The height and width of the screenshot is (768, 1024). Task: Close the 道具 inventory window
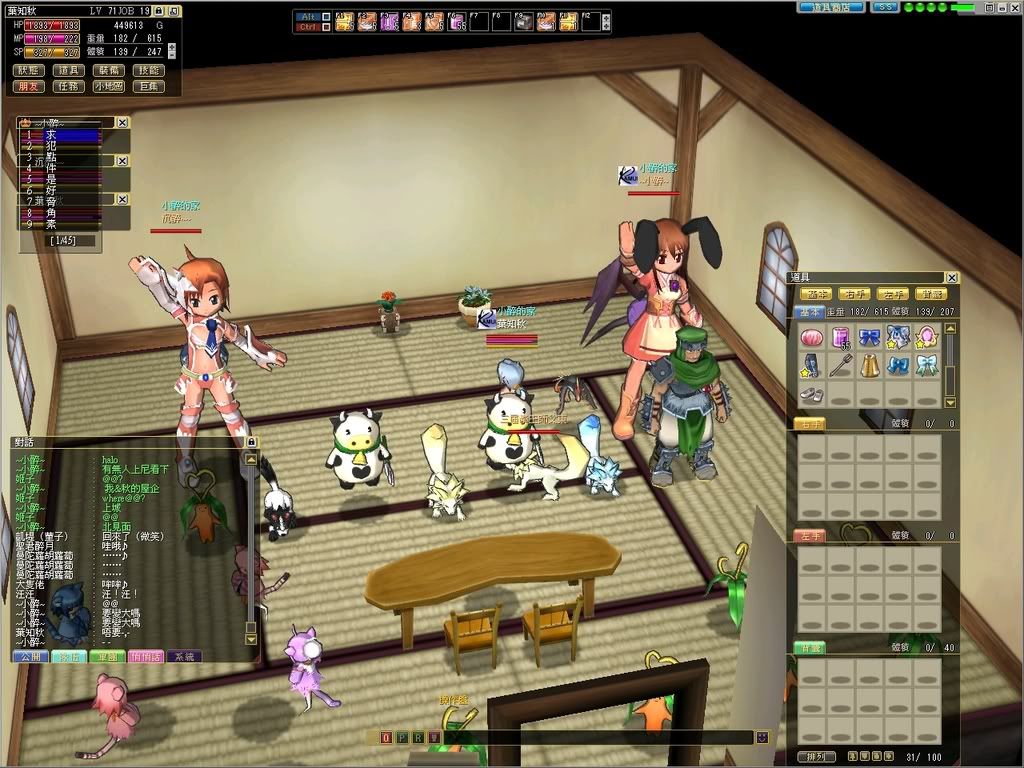[951, 278]
